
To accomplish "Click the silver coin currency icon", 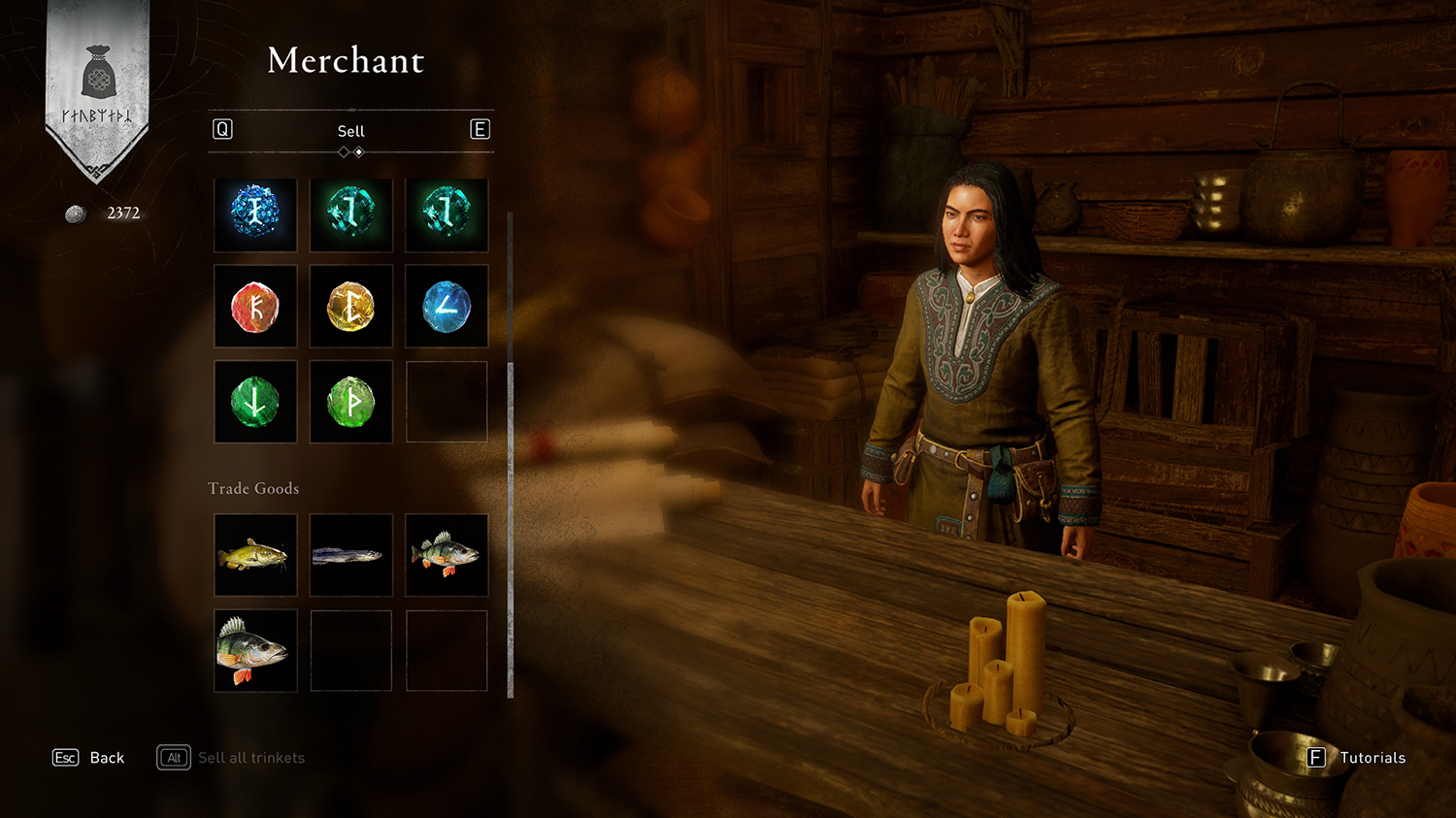I will 75,213.
